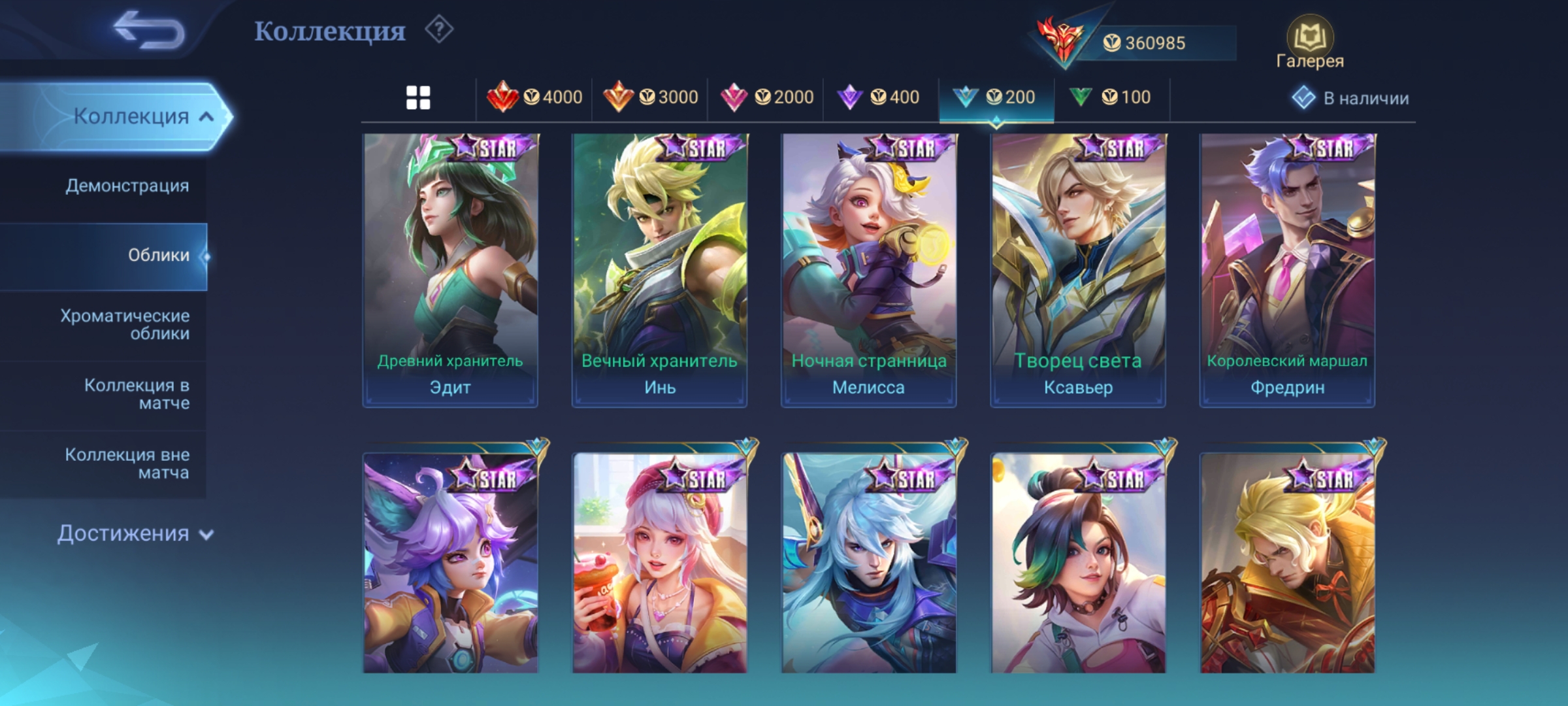Select Коллекция вне матча entry
Viewport: 1568px width, 706px height.
(x=127, y=463)
